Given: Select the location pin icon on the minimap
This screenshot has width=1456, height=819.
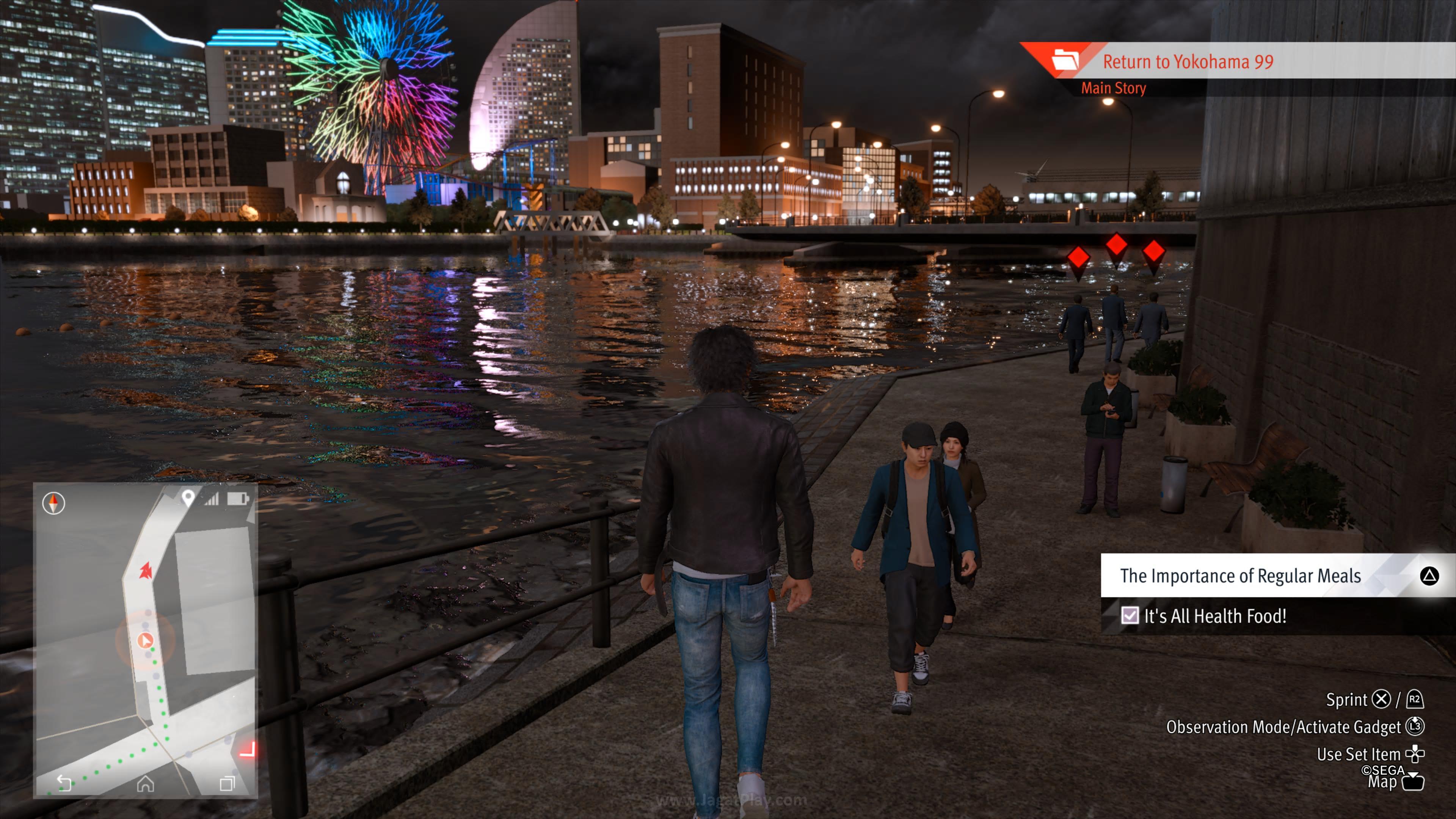Looking at the screenshot, I should click(x=188, y=497).
